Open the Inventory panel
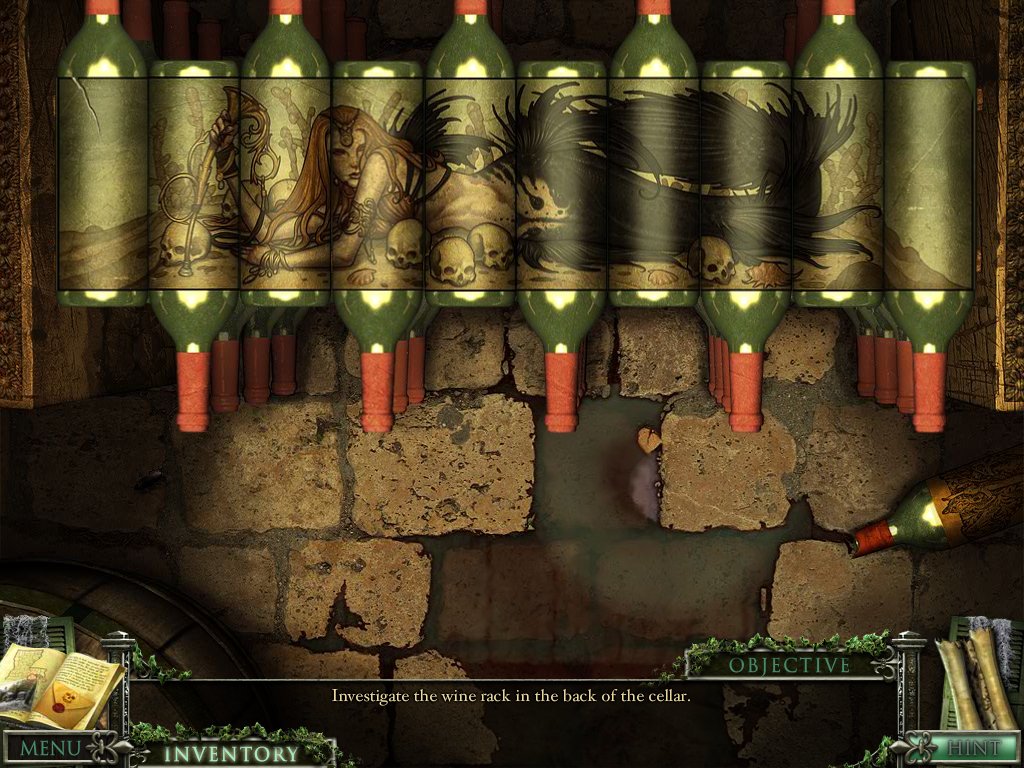The height and width of the screenshot is (768, 1024). click(x=231, y=754)
